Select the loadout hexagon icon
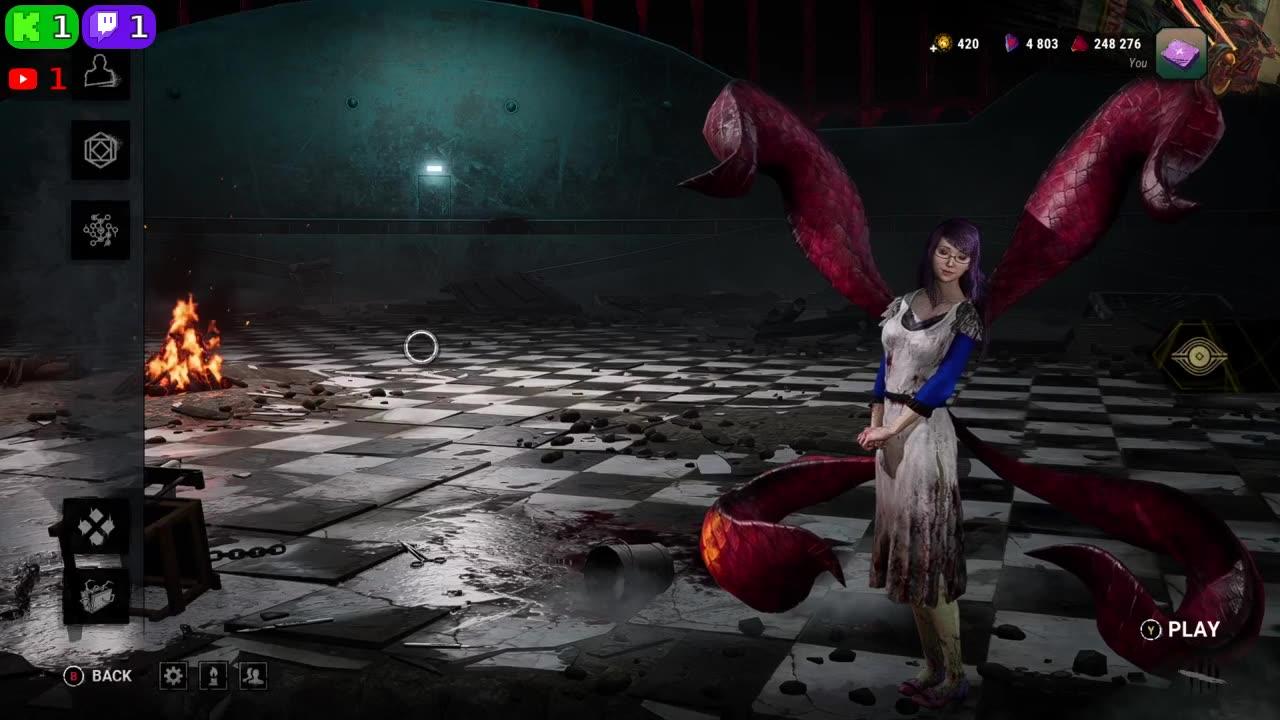 [x=100, y=151]
